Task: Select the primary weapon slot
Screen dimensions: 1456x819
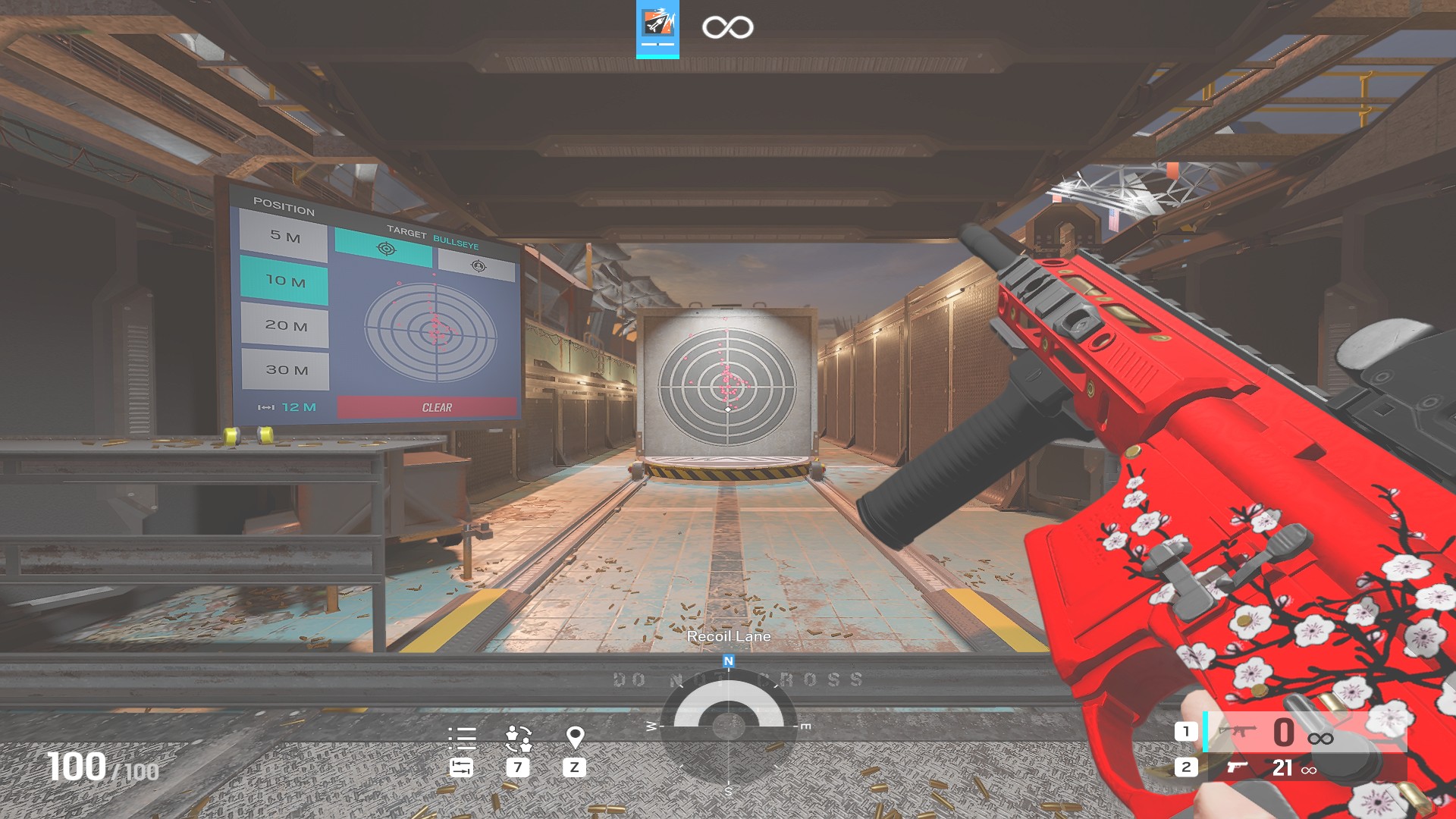Action: 1291,733
